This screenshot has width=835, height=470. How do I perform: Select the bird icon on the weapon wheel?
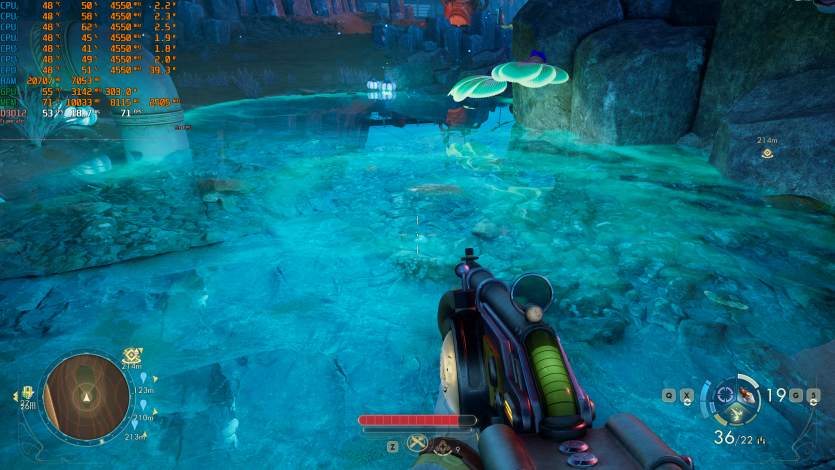click(737, 412)
